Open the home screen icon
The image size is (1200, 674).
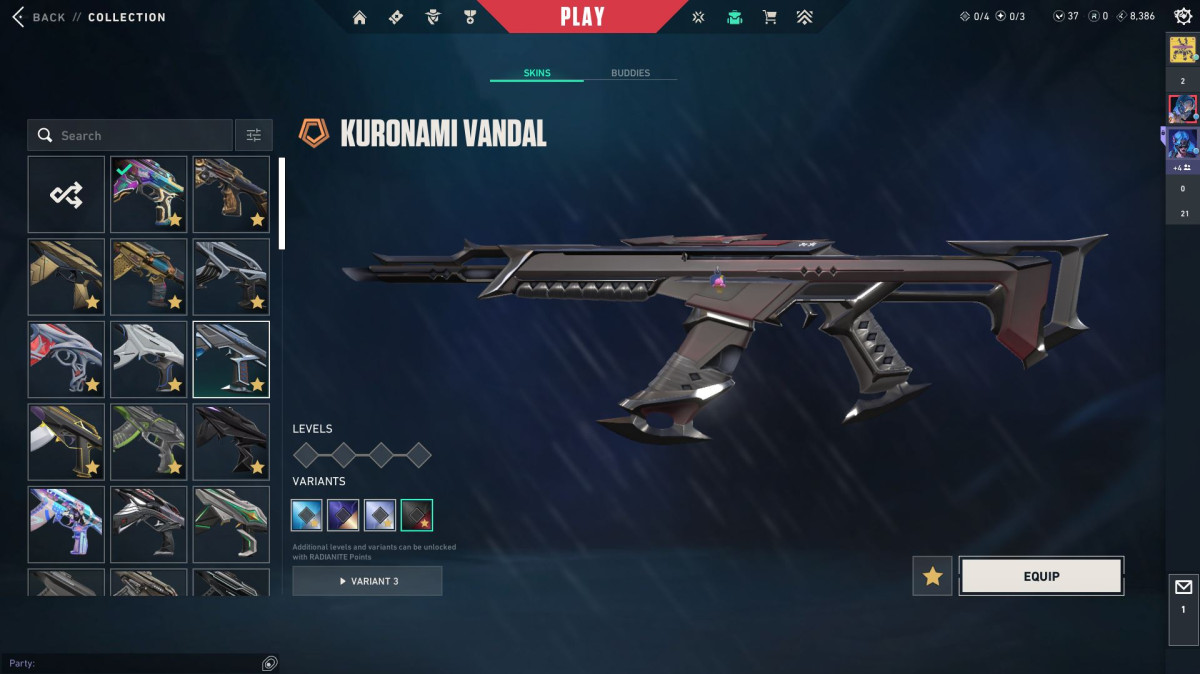pos(360,17)
